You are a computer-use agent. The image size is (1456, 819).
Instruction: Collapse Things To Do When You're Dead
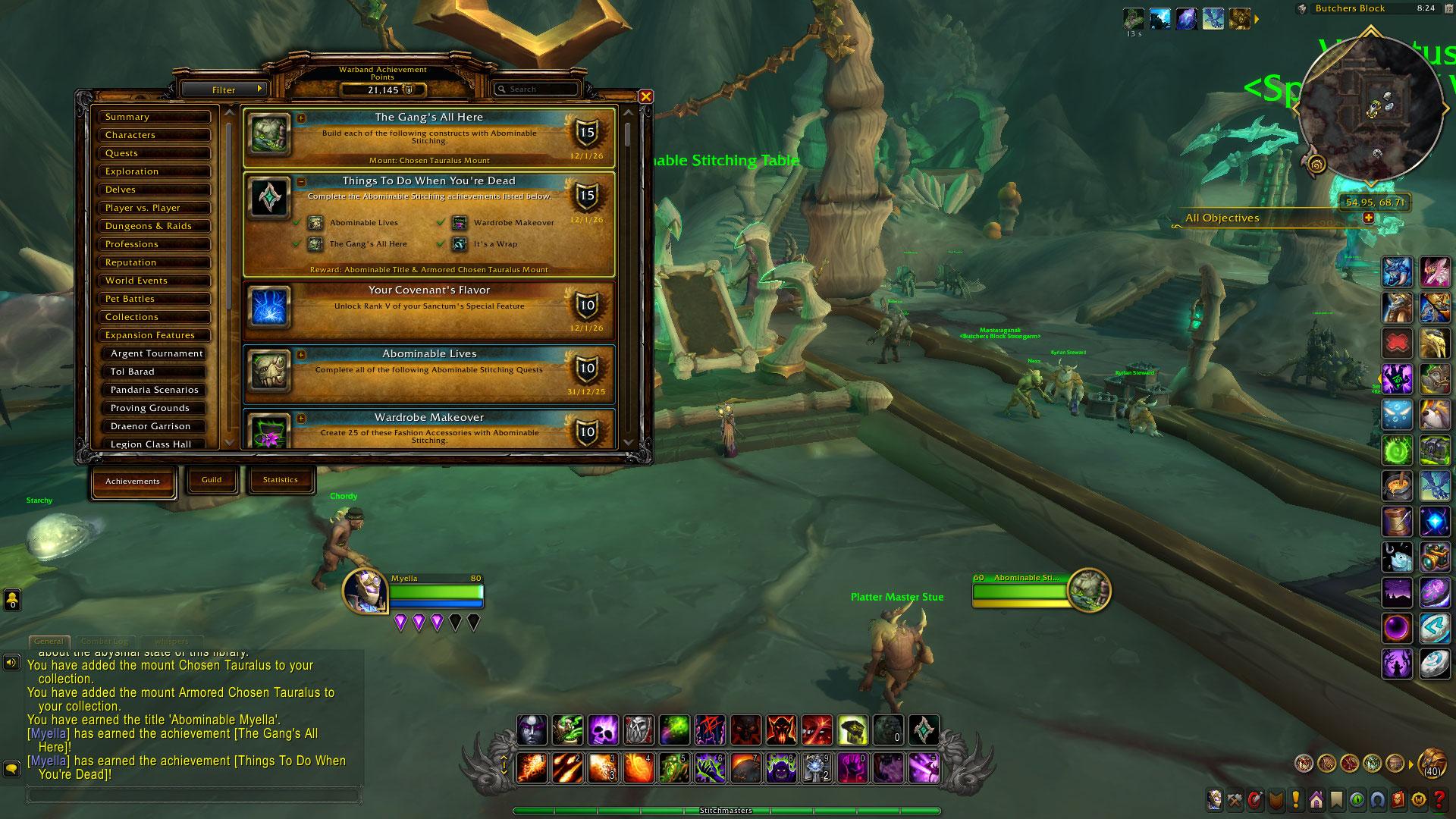click(301, 181)
